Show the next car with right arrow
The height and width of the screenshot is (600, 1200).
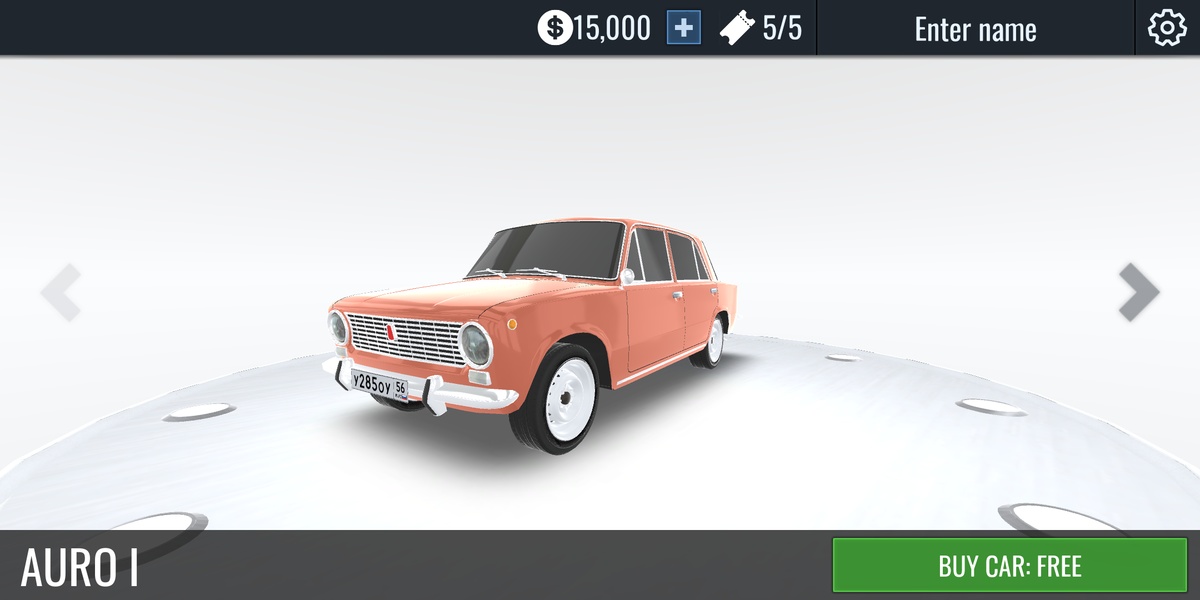pyautogui.click(x=1138, y=292)
